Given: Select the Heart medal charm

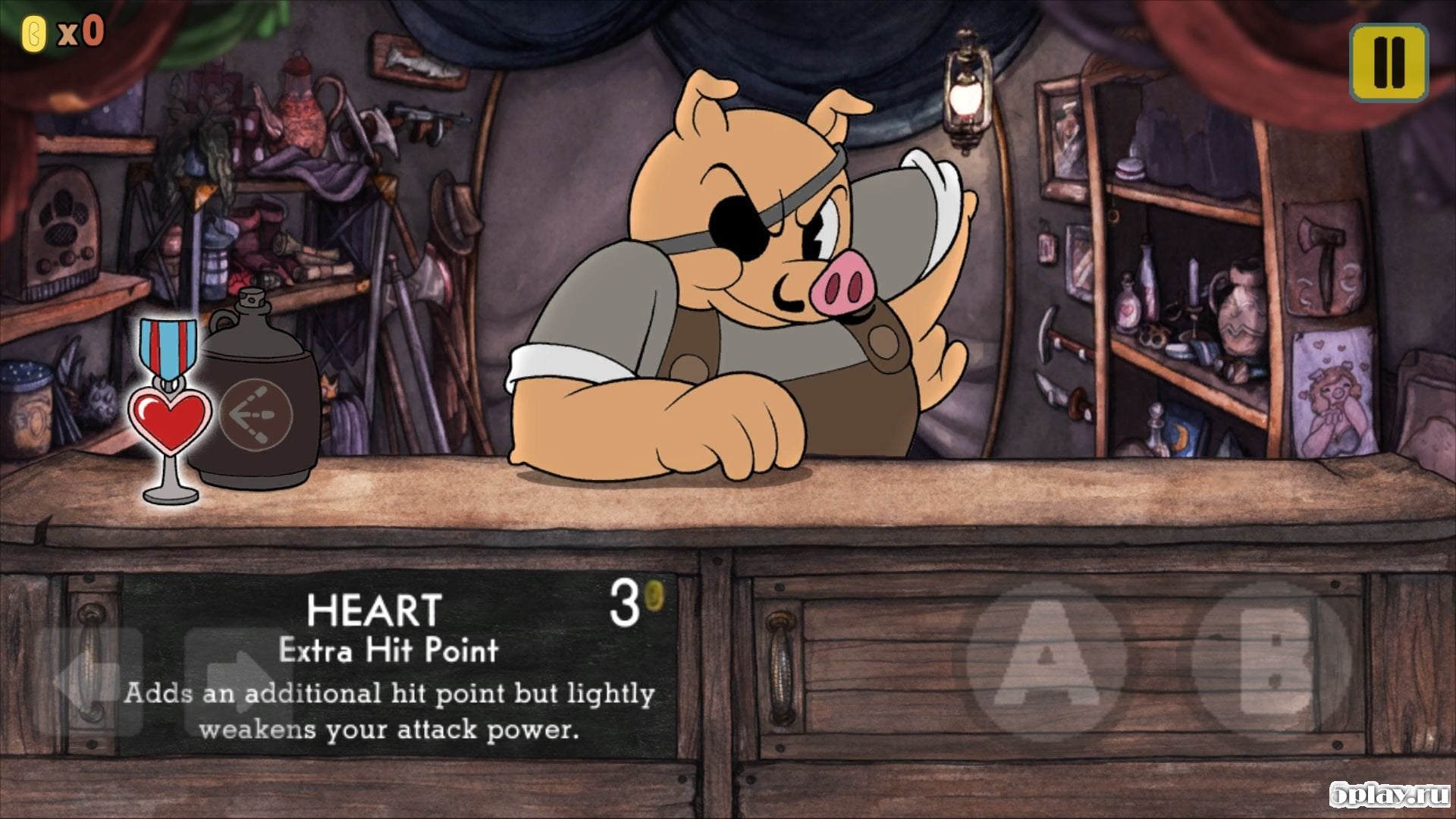Looking at the screenshot, I should pos(170,413).
